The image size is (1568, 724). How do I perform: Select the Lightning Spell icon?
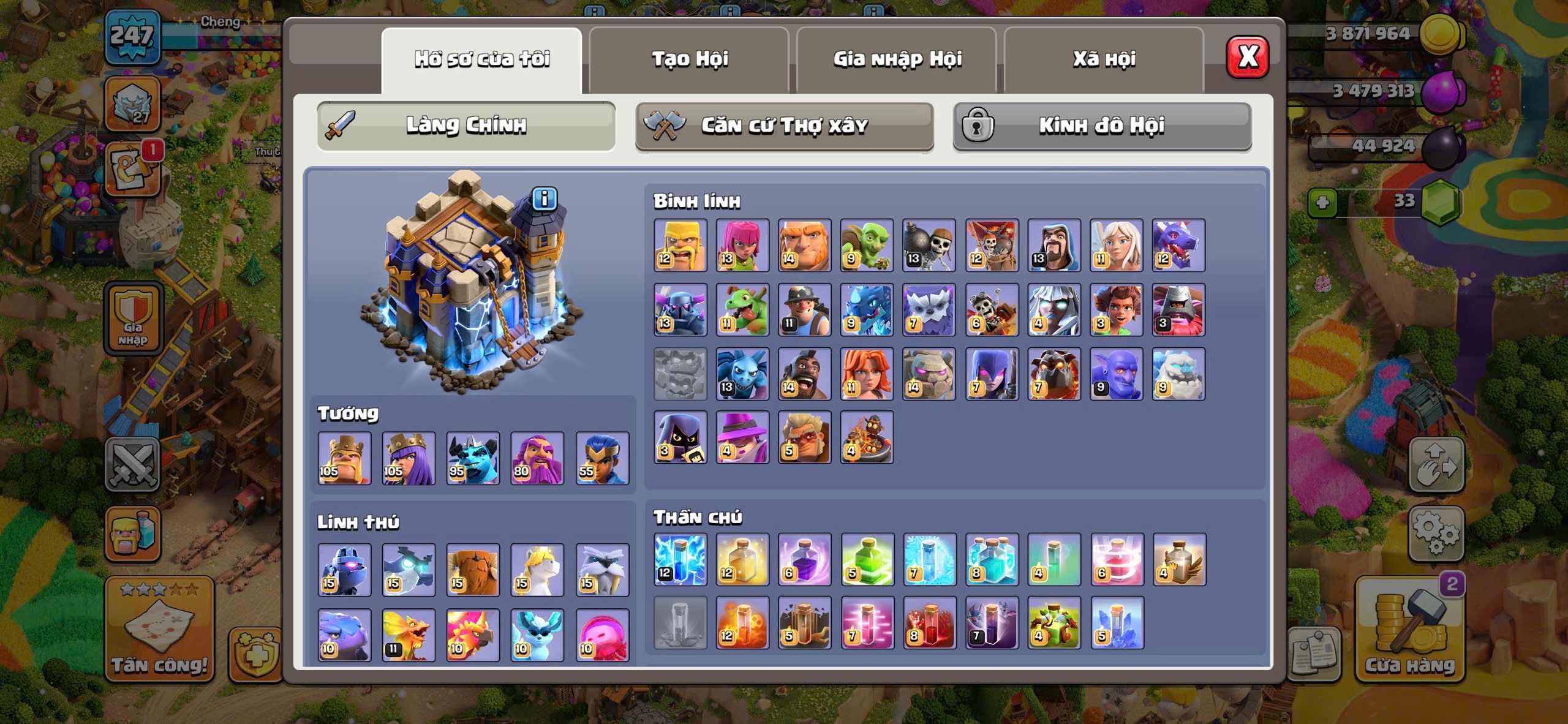click(680, 559)
